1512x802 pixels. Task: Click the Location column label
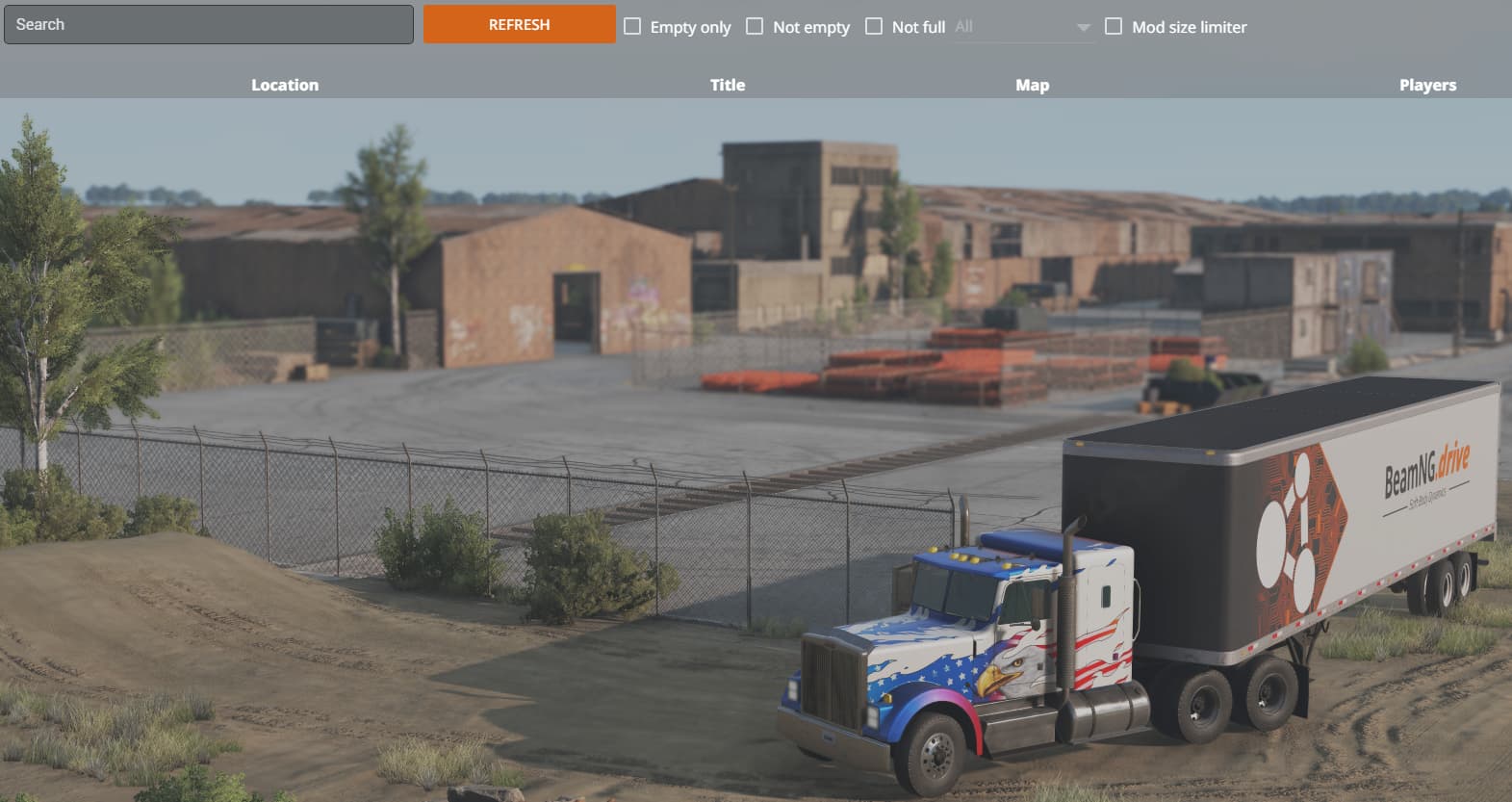[285, 85]
